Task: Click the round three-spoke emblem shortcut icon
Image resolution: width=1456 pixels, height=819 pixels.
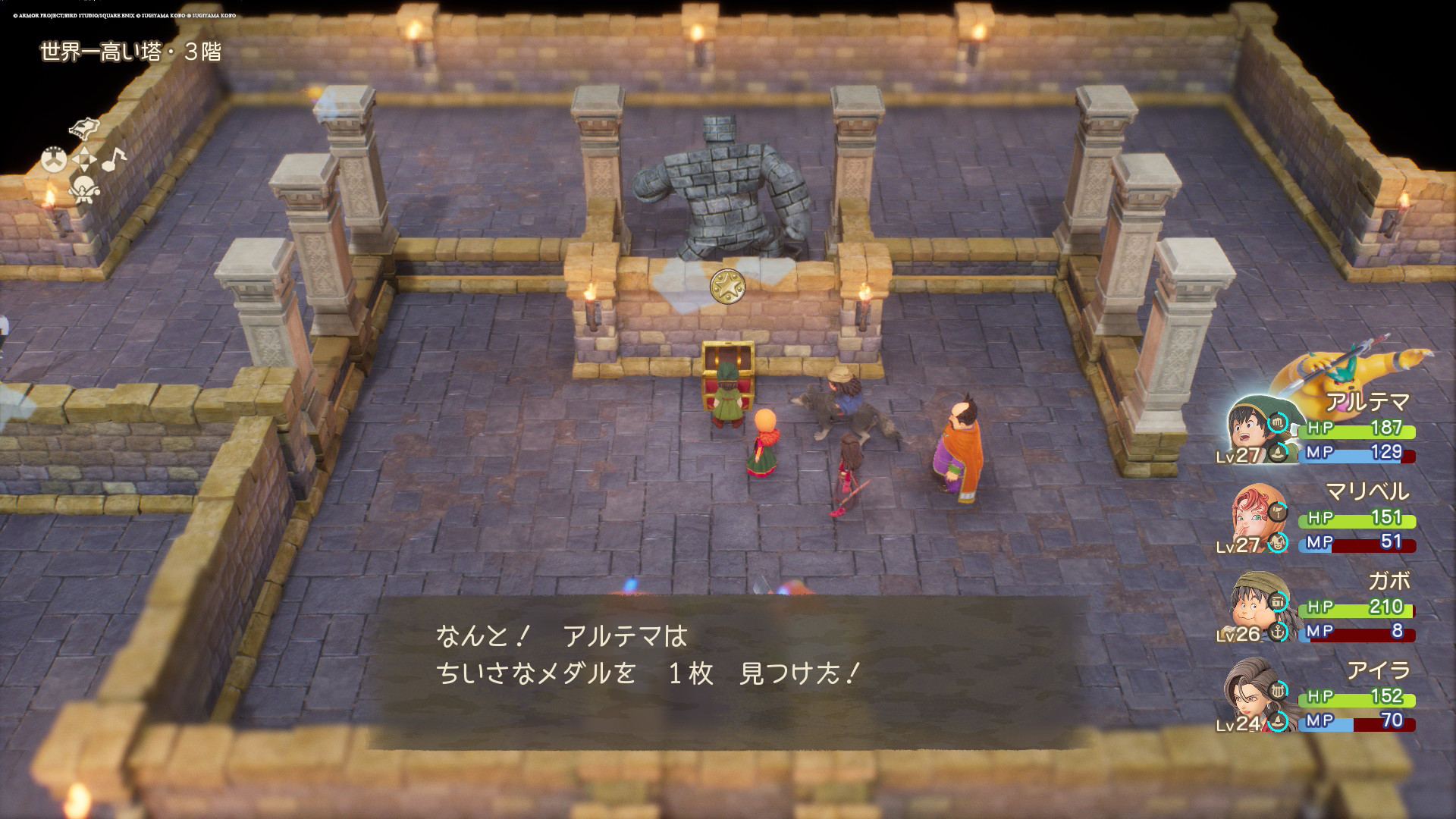Action: 54,160
